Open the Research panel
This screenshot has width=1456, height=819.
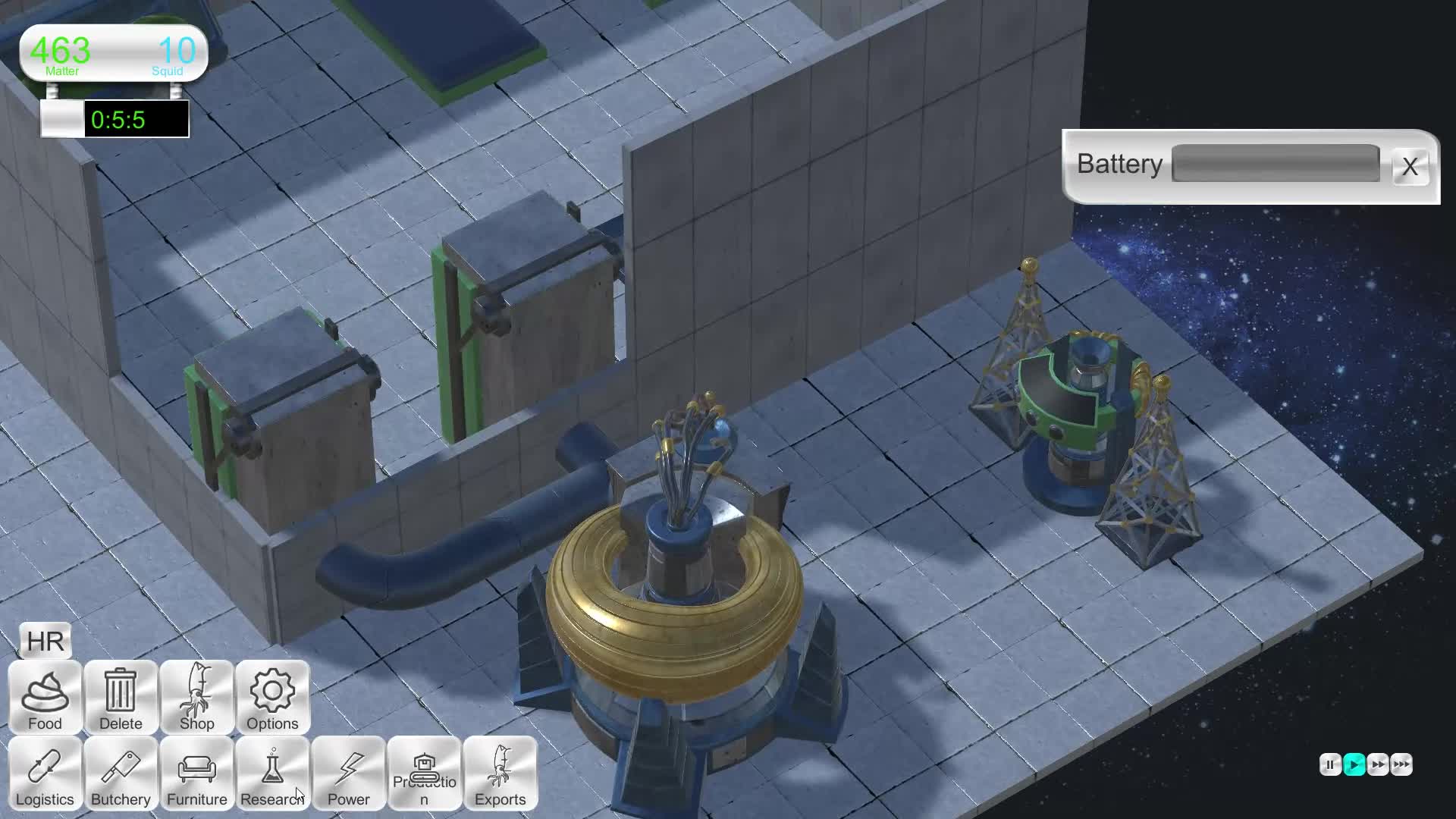tap(272, 773)
